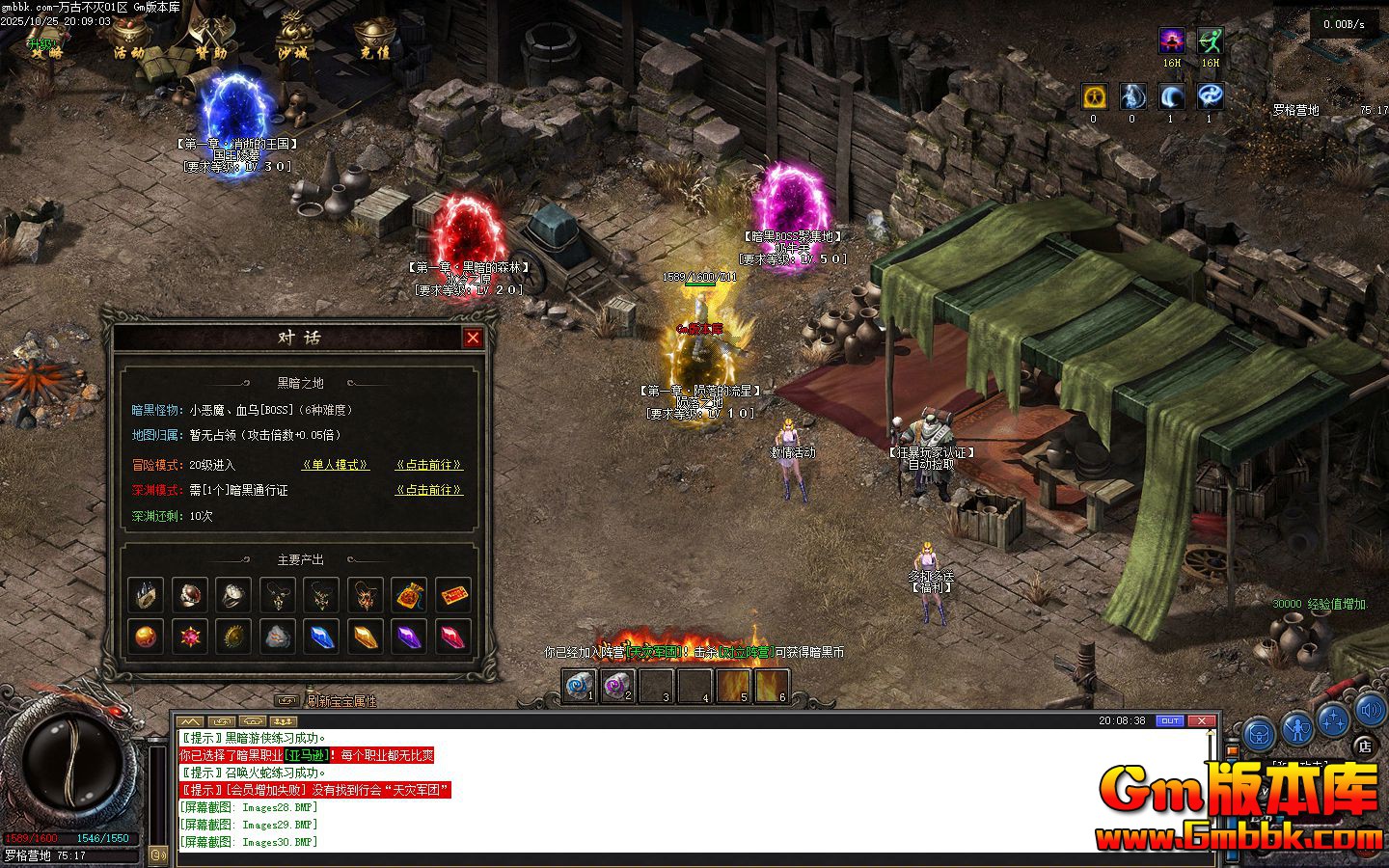
Task: Toggle the sound speaker button
Action: 1370,712
